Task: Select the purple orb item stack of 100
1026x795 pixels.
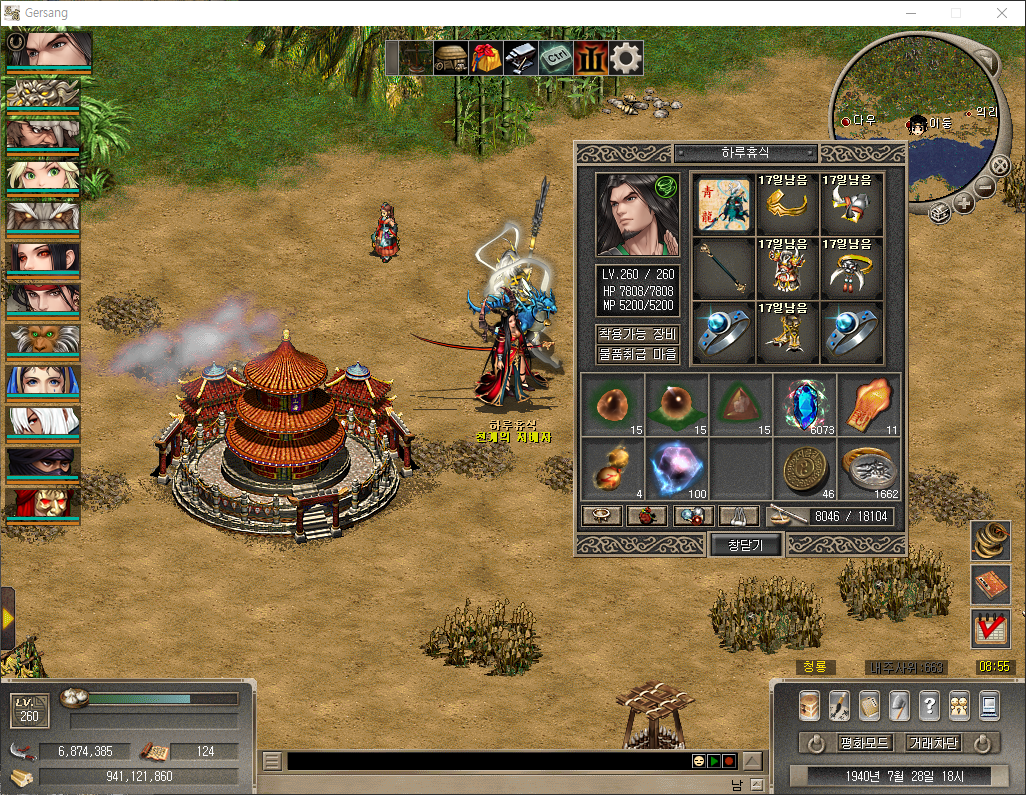Action: 677,468
